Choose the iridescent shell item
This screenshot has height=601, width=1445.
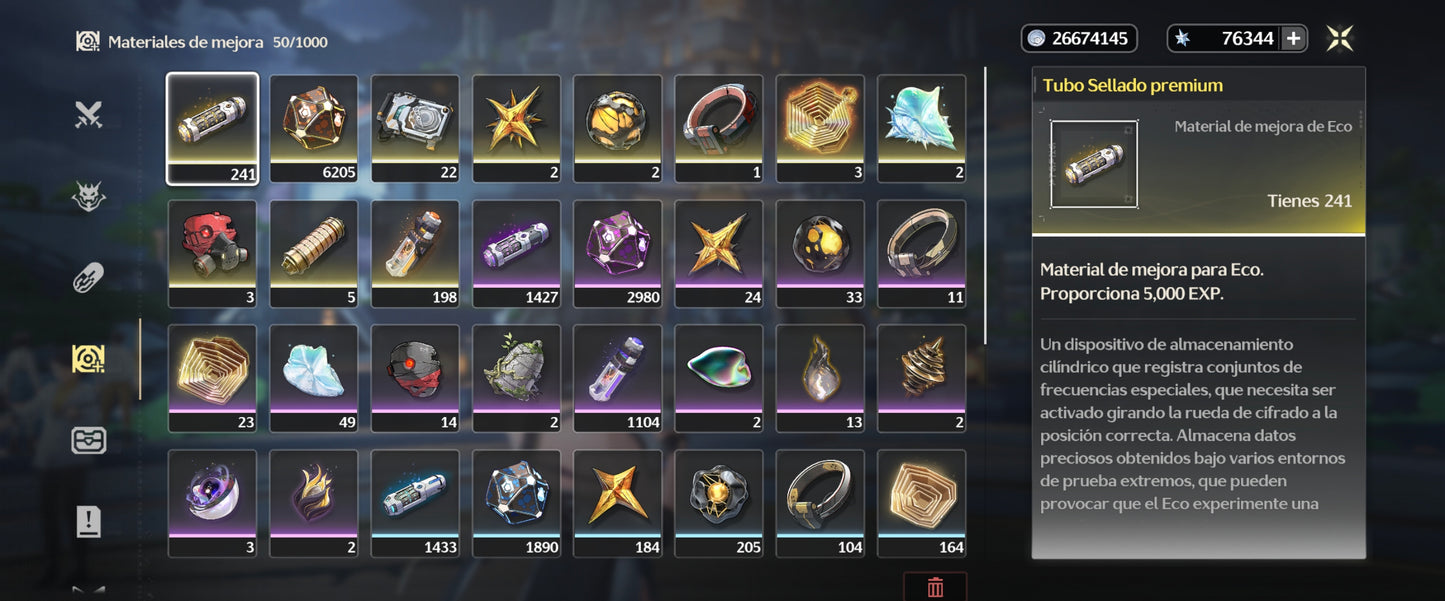[x=719, y=378]
